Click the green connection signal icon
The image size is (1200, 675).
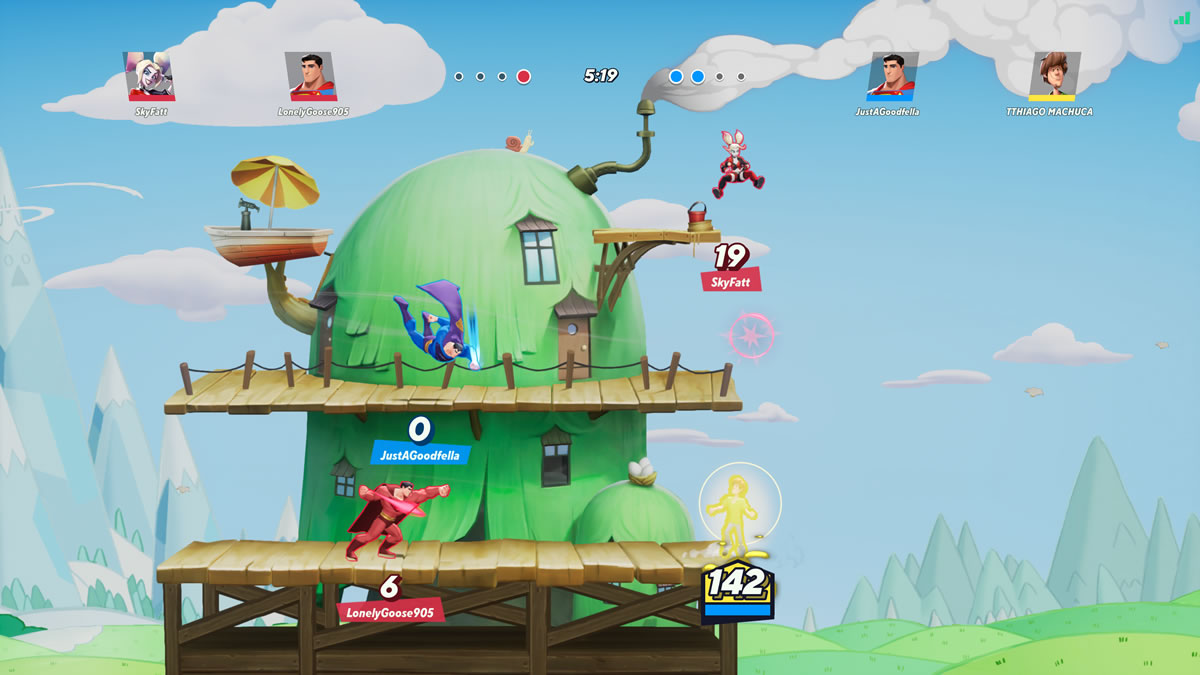(x=1182, y=18)
